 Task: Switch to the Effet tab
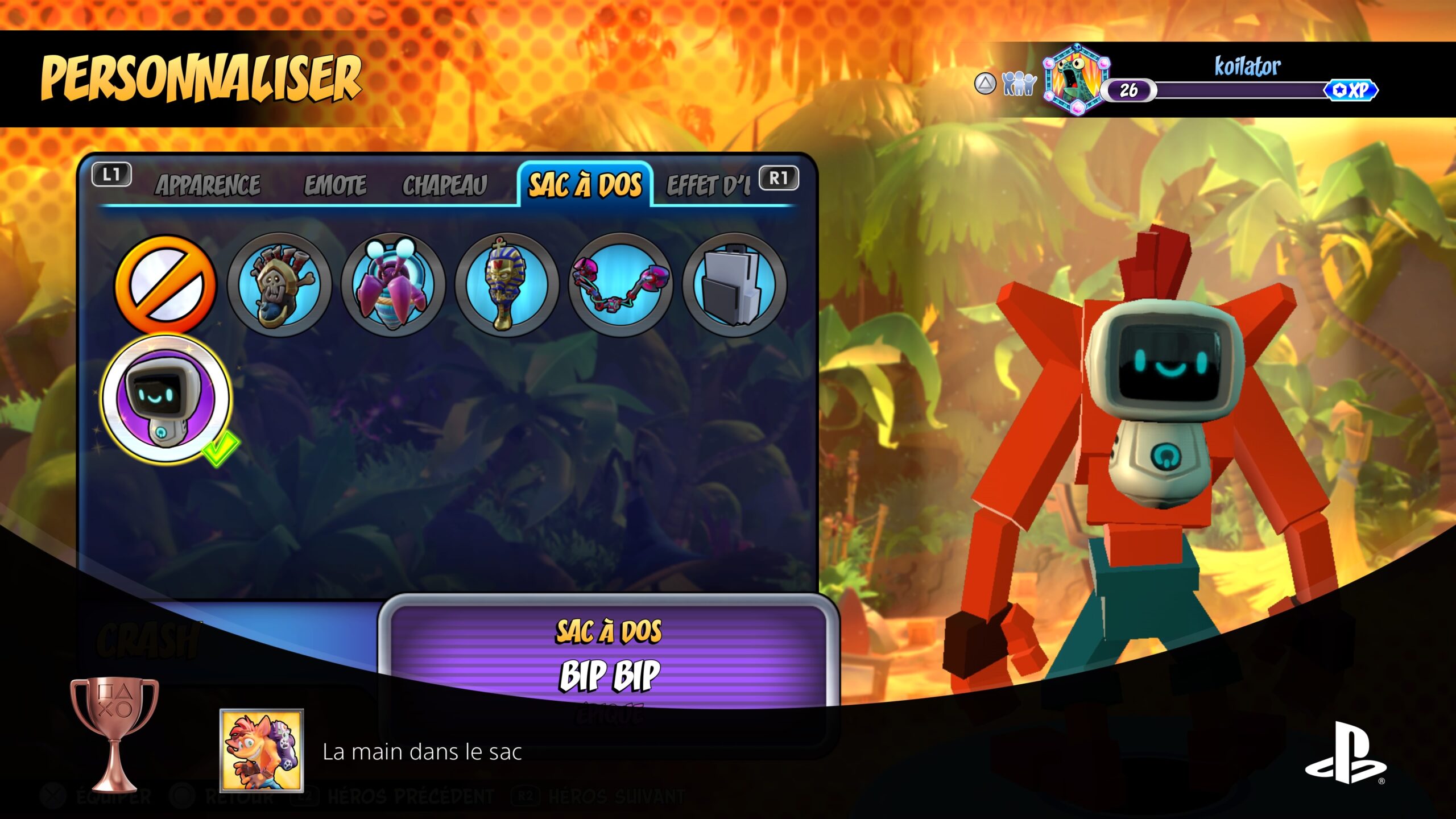click(709, 185)
